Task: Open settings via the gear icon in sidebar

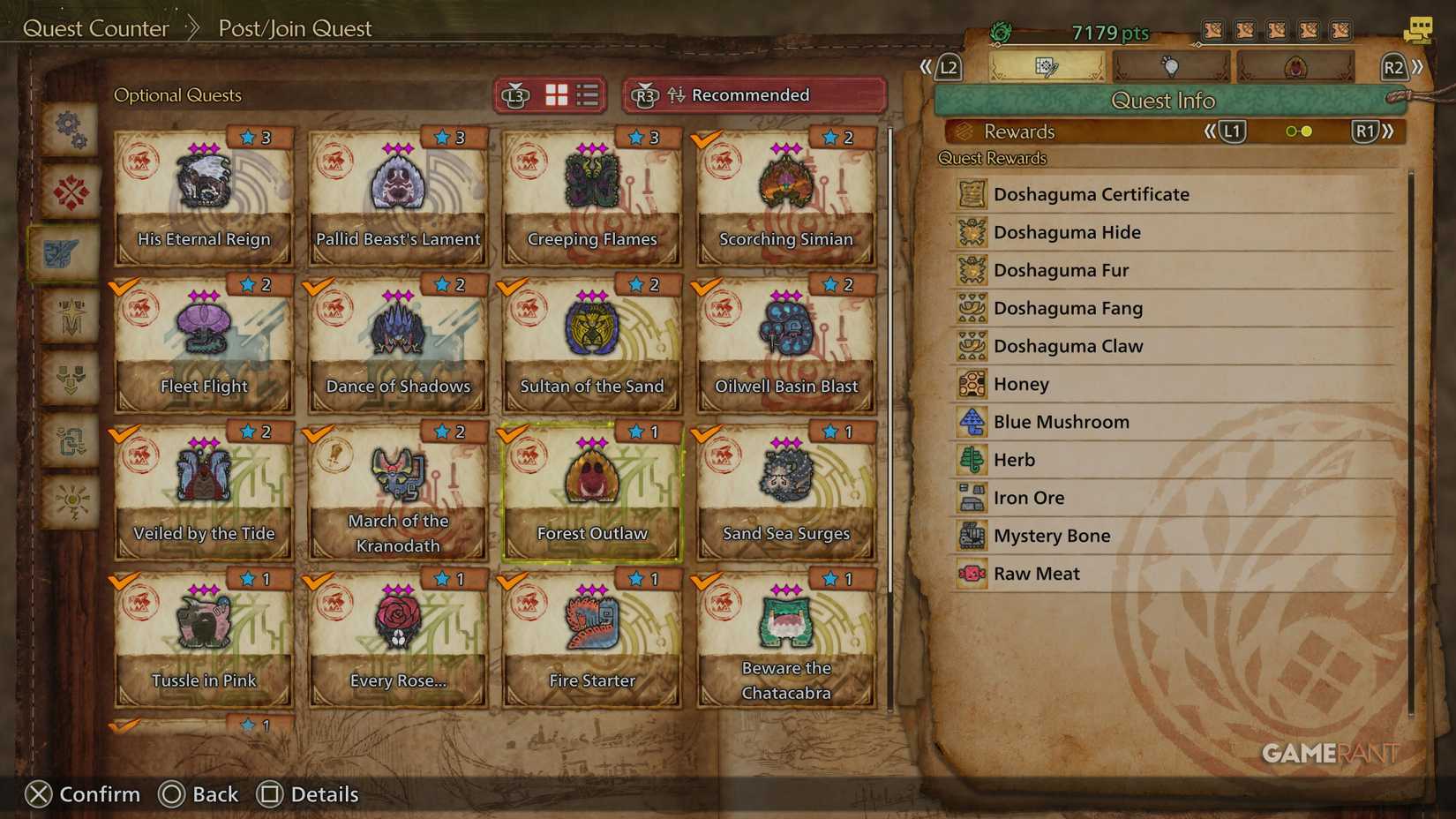Action: click(71, 129)
